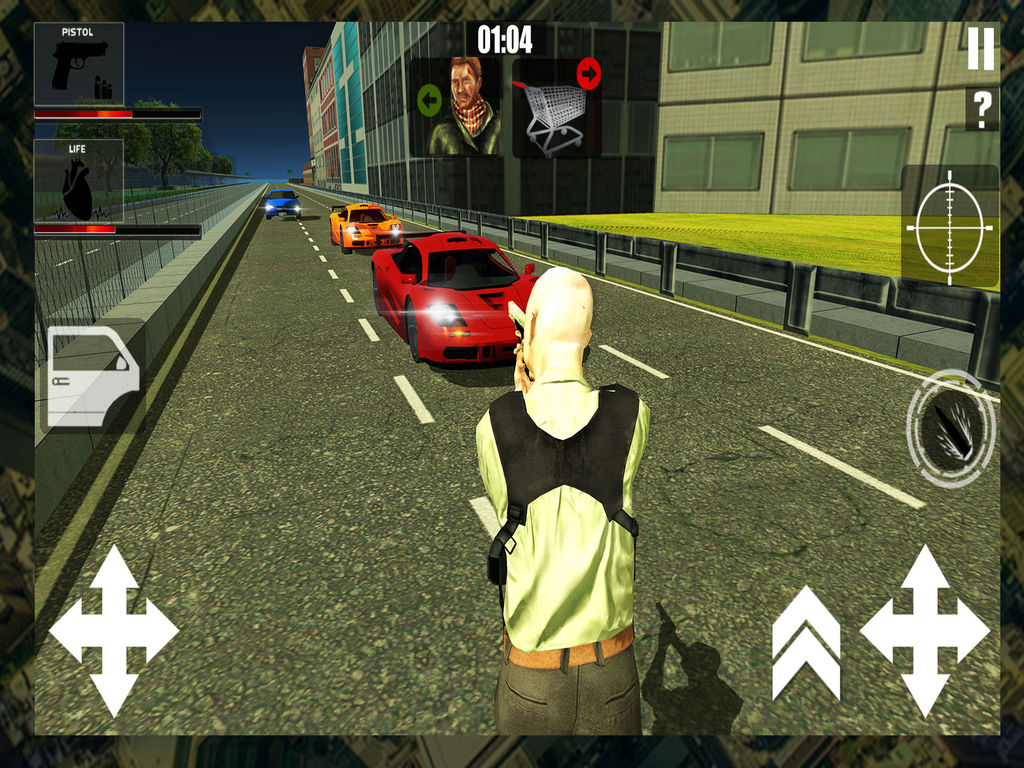1024x768 pixels.
Task: Tap the double chevron sprint button
Action: [806, 643]
